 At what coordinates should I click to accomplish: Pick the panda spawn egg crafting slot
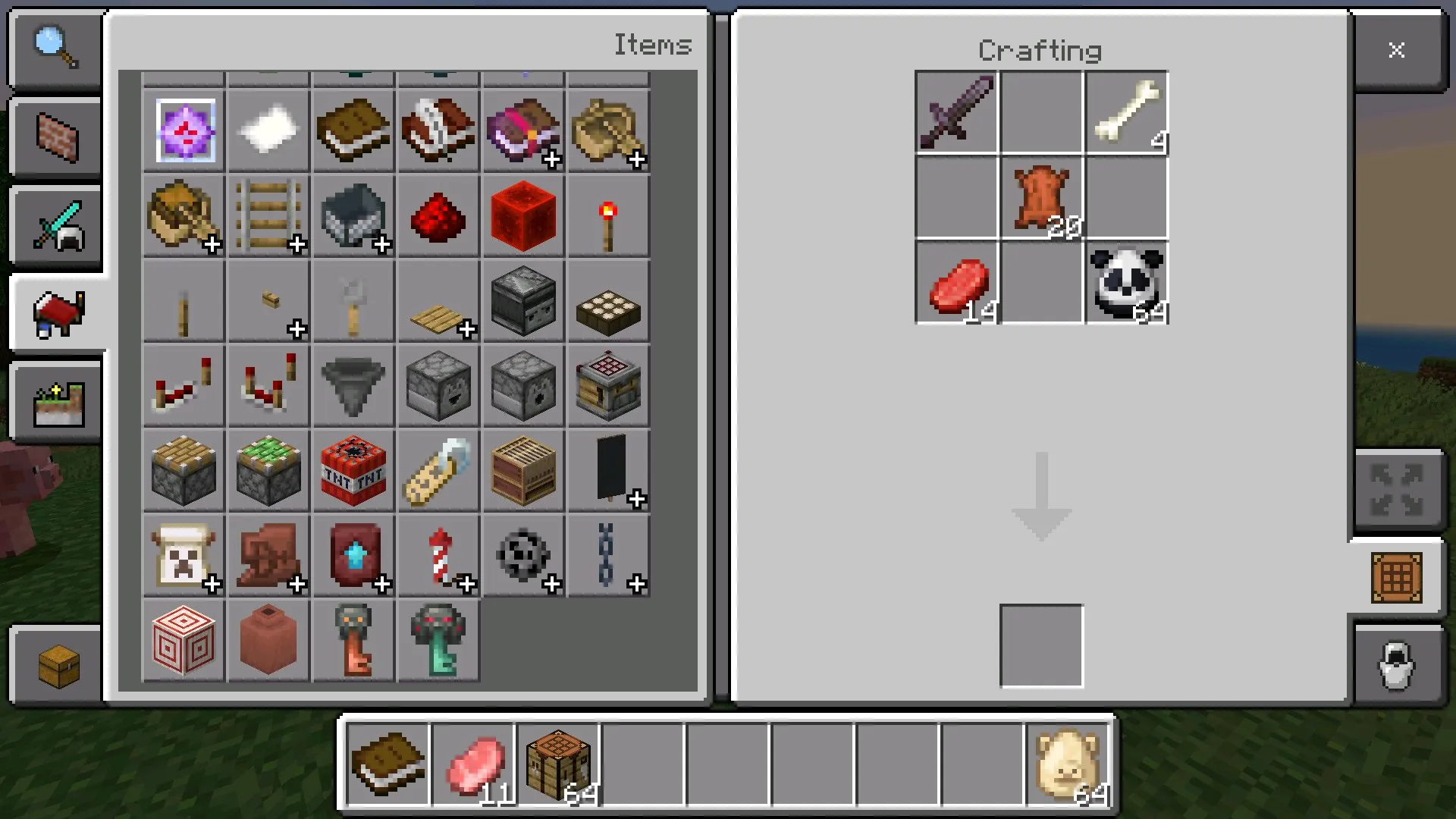(1126, 284)
